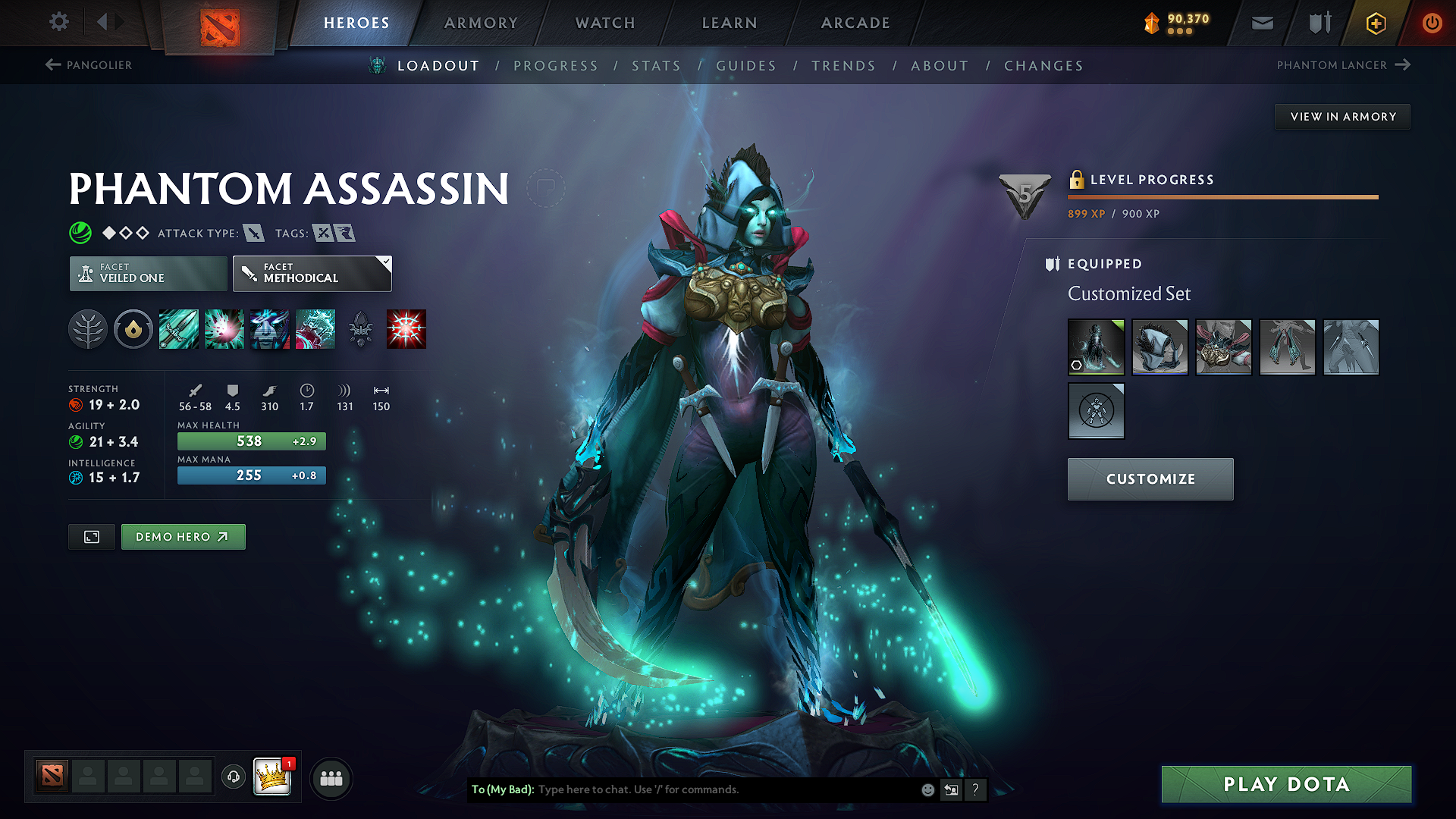This screenshot has height=819, width=1456.
Task: Click the Coup de Grace ultimate ability icon
Action: click(x=406, y=329)
